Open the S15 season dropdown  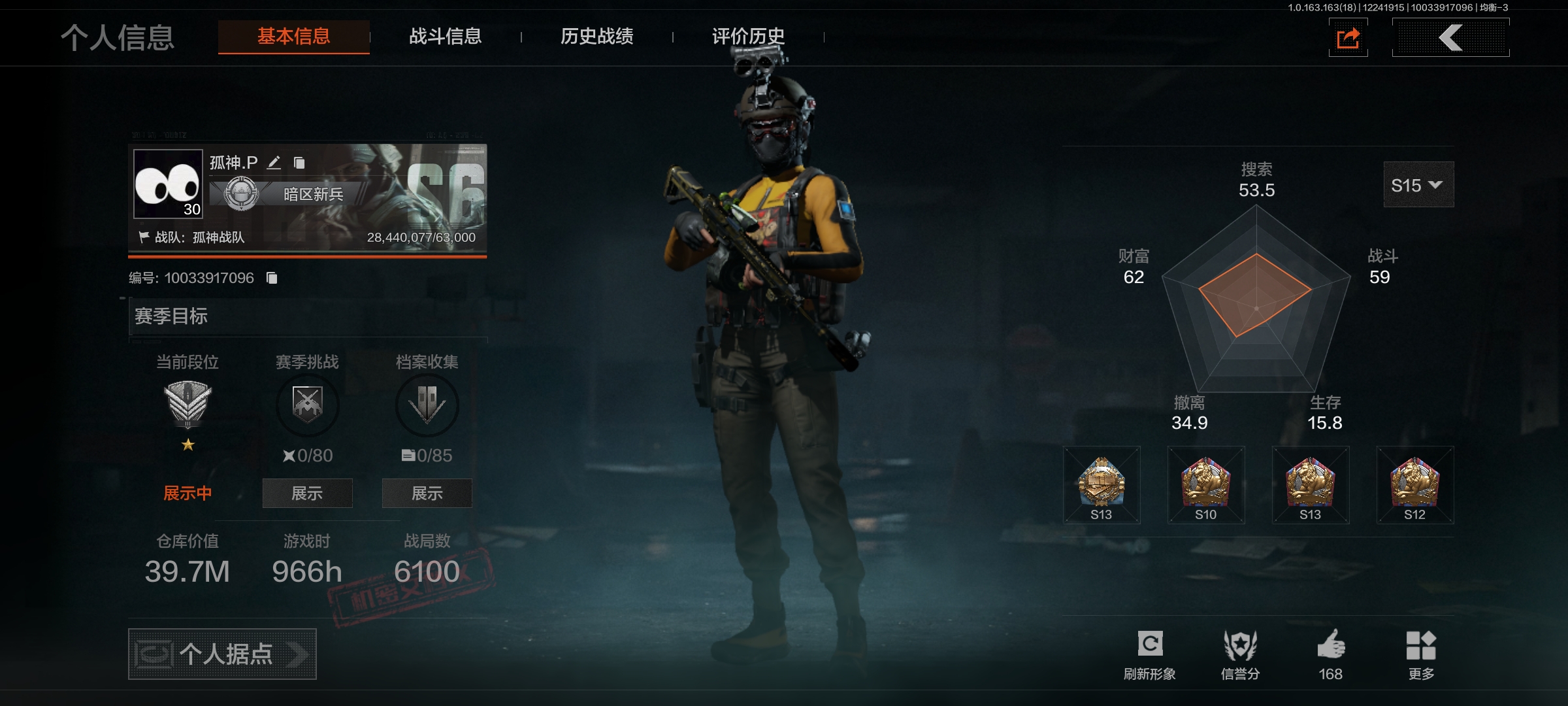pyautogui.click(x=1418, y=185)
